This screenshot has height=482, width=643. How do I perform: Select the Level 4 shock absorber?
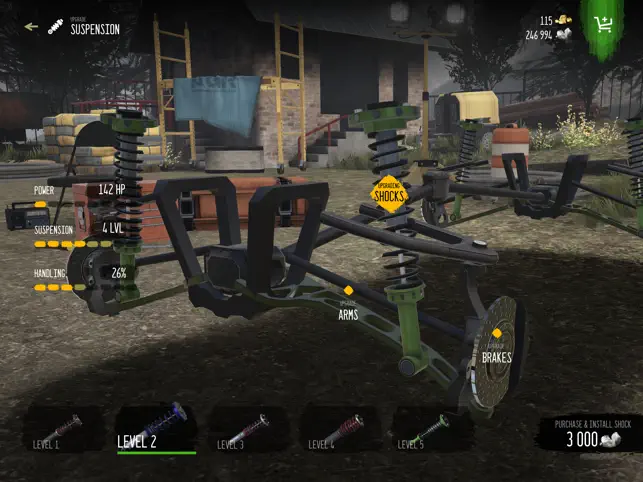(x=339, y=428)
